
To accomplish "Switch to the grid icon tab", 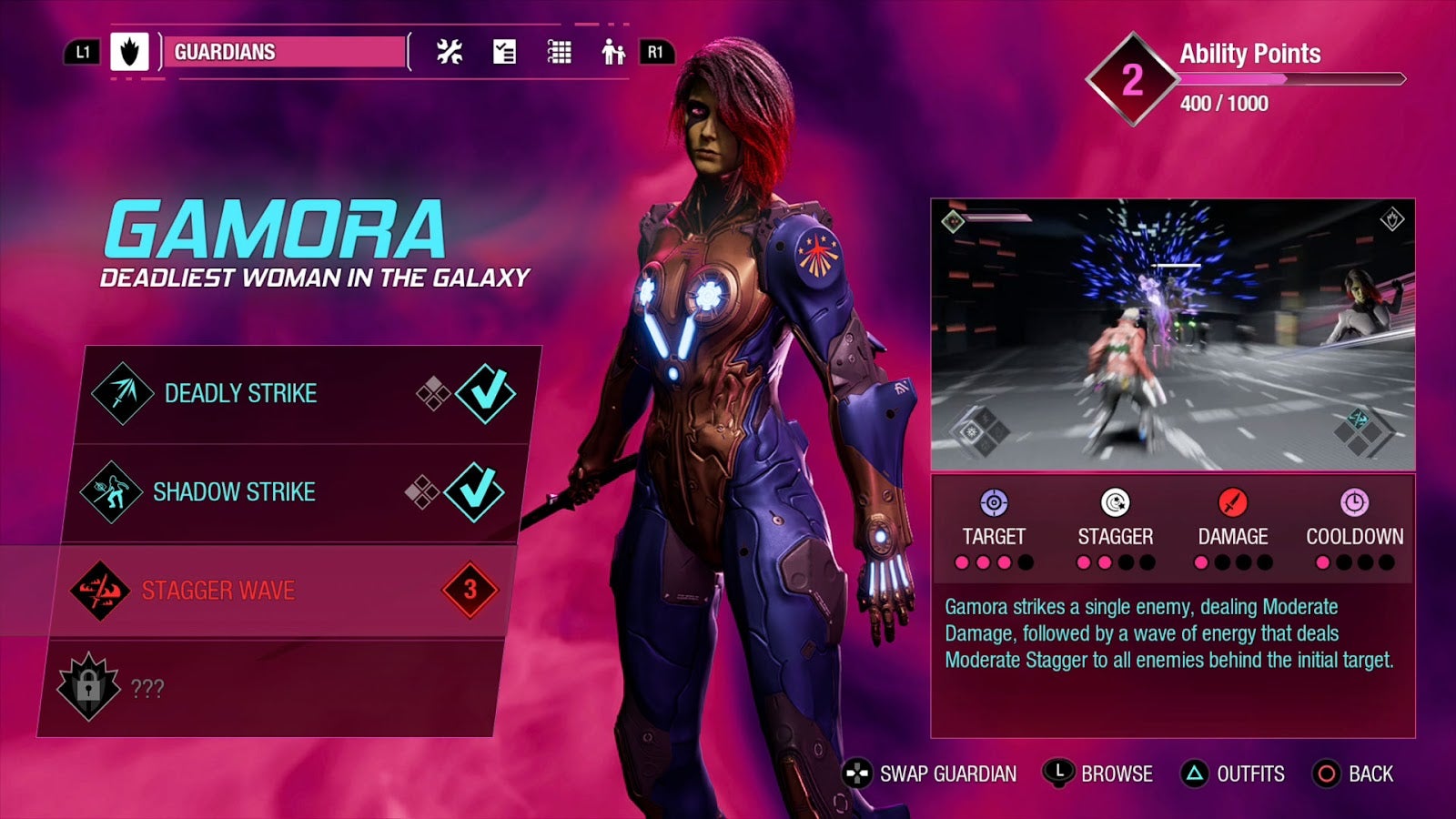I will [559, 52].
